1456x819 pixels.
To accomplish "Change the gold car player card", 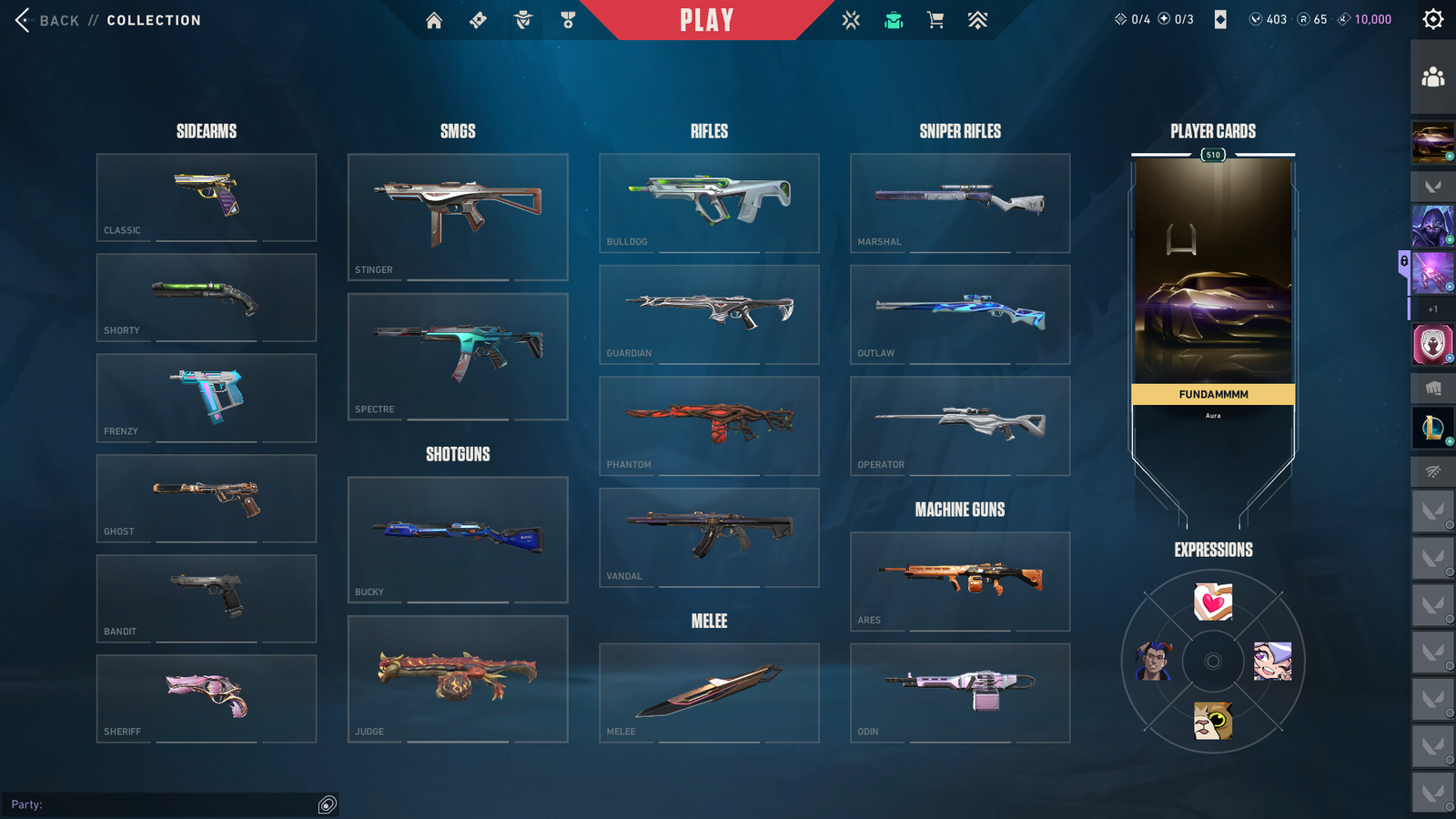I will click(x=1212, y=273).
